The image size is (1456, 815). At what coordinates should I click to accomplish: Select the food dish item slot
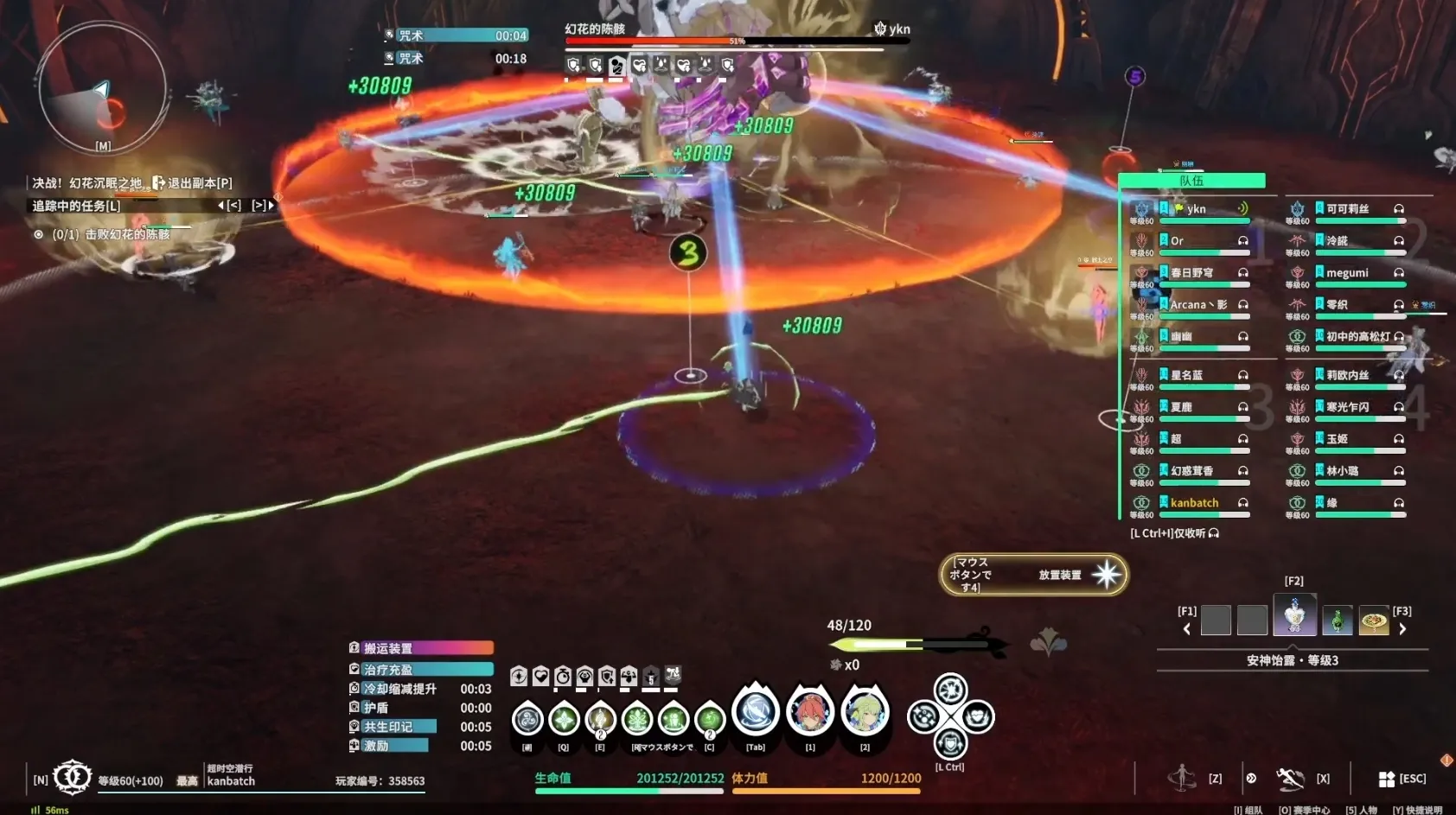tap(1373, 620)
